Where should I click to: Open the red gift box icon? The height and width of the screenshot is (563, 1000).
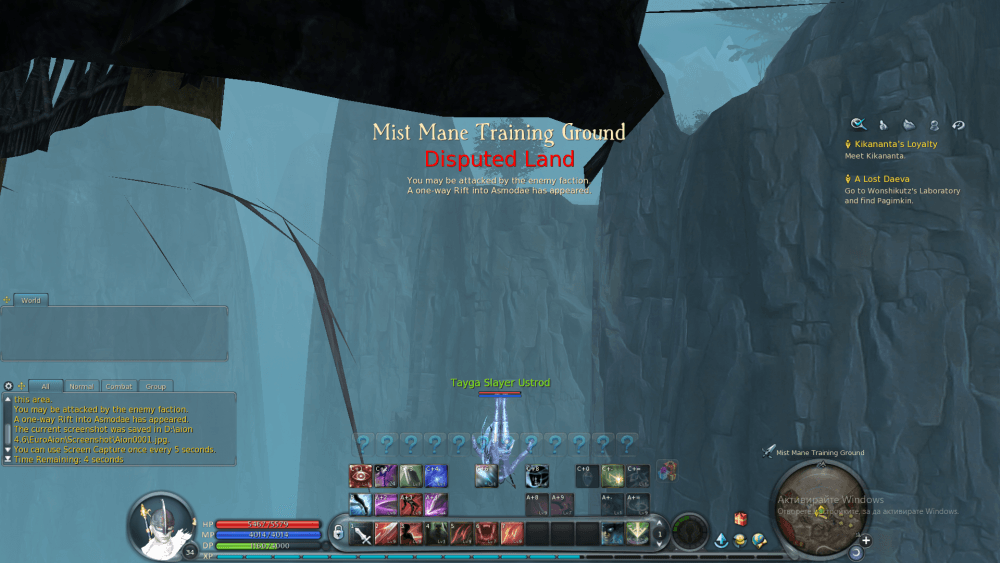(x=741, y=520)
